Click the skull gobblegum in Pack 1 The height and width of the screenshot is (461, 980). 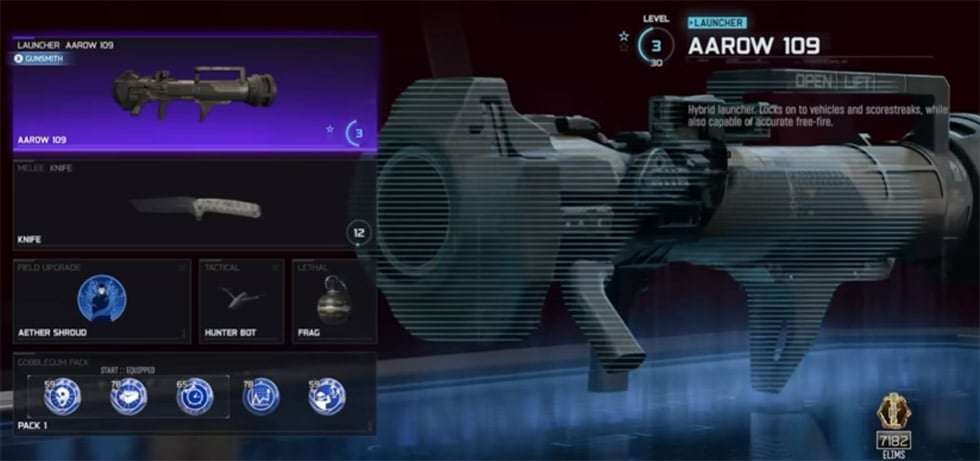click(x=63, y=396)
